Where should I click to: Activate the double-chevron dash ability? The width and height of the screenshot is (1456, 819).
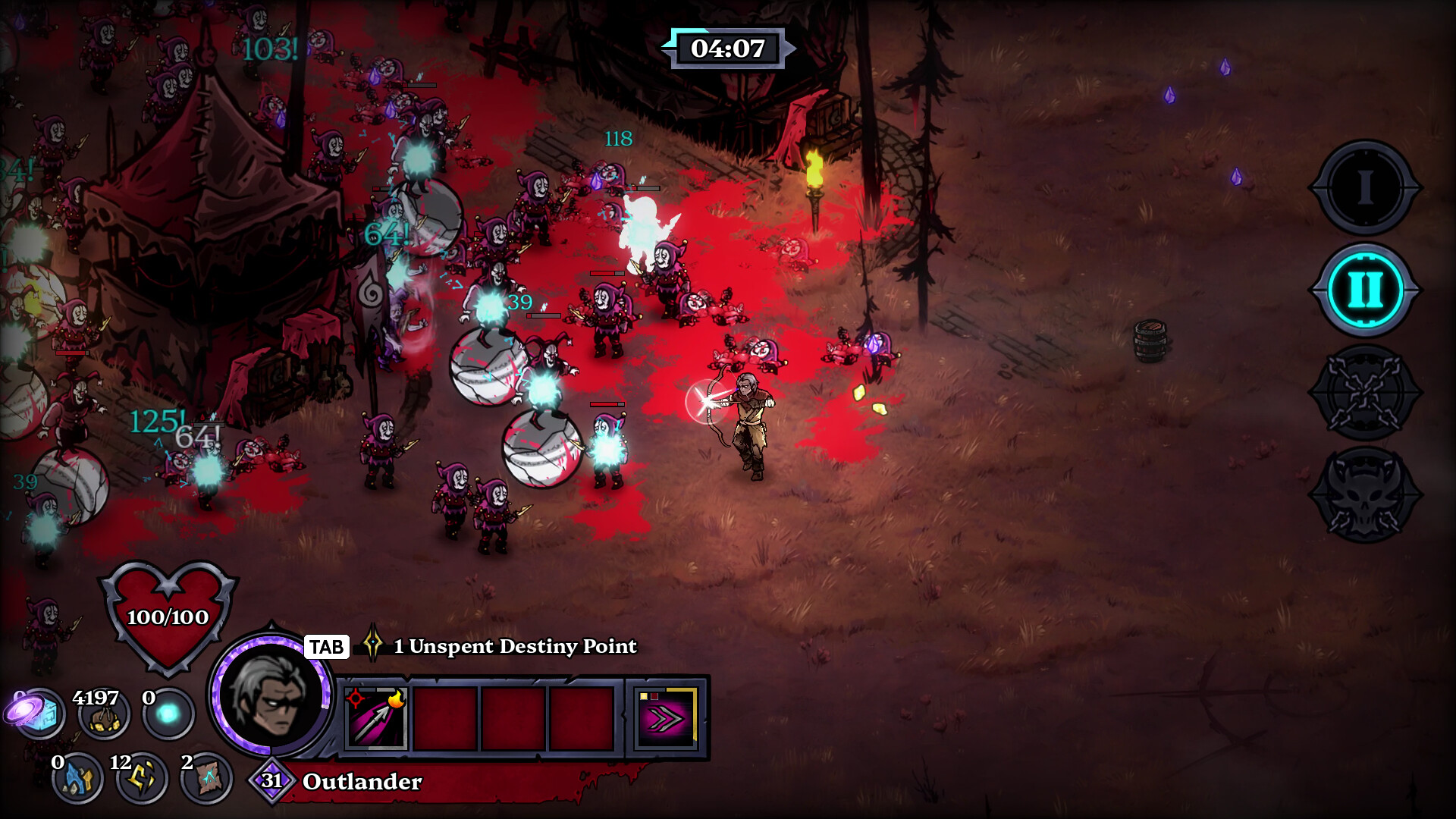(x=667, y=718)
